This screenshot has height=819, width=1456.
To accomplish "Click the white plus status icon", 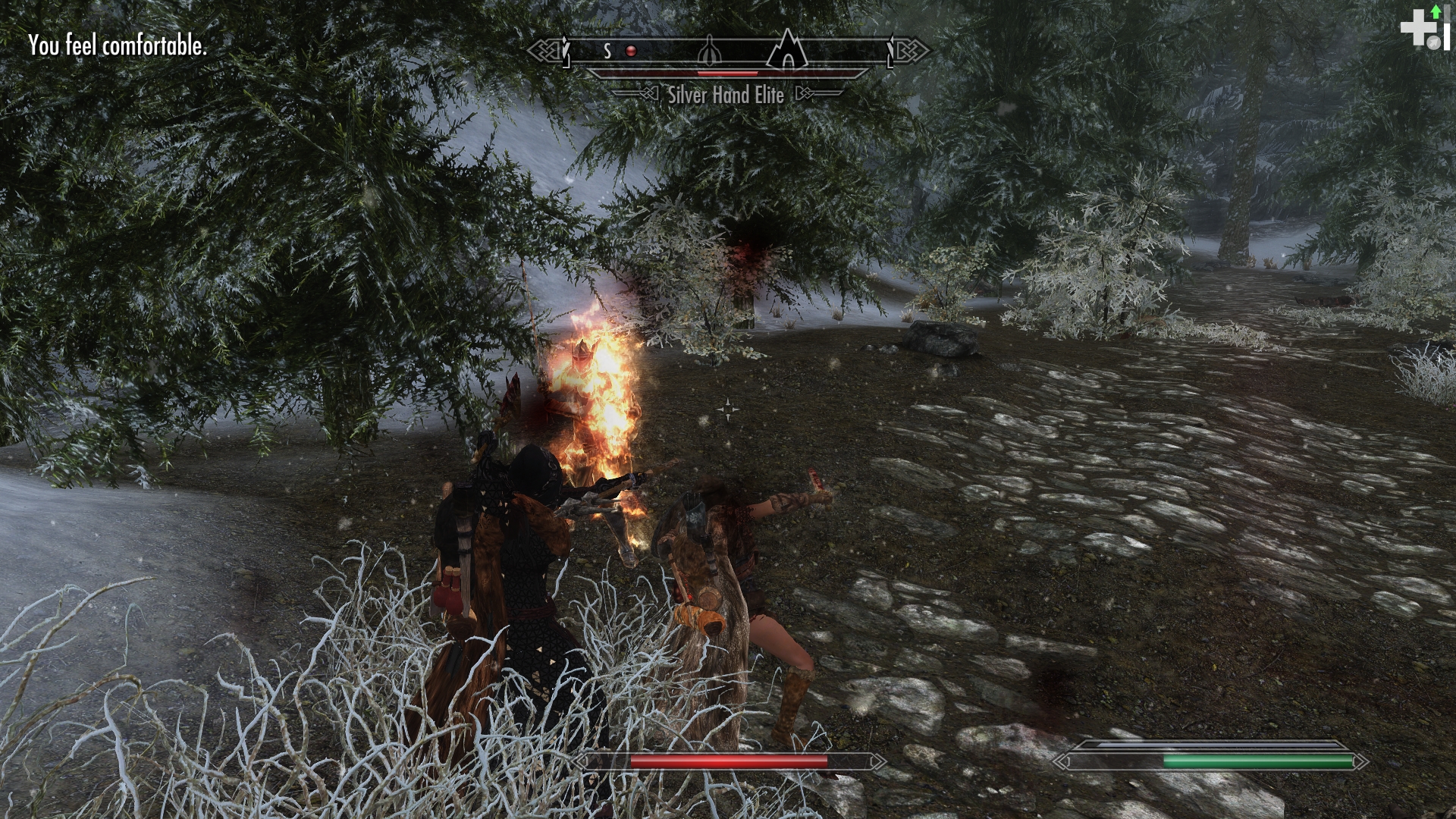I will 1414,30.
